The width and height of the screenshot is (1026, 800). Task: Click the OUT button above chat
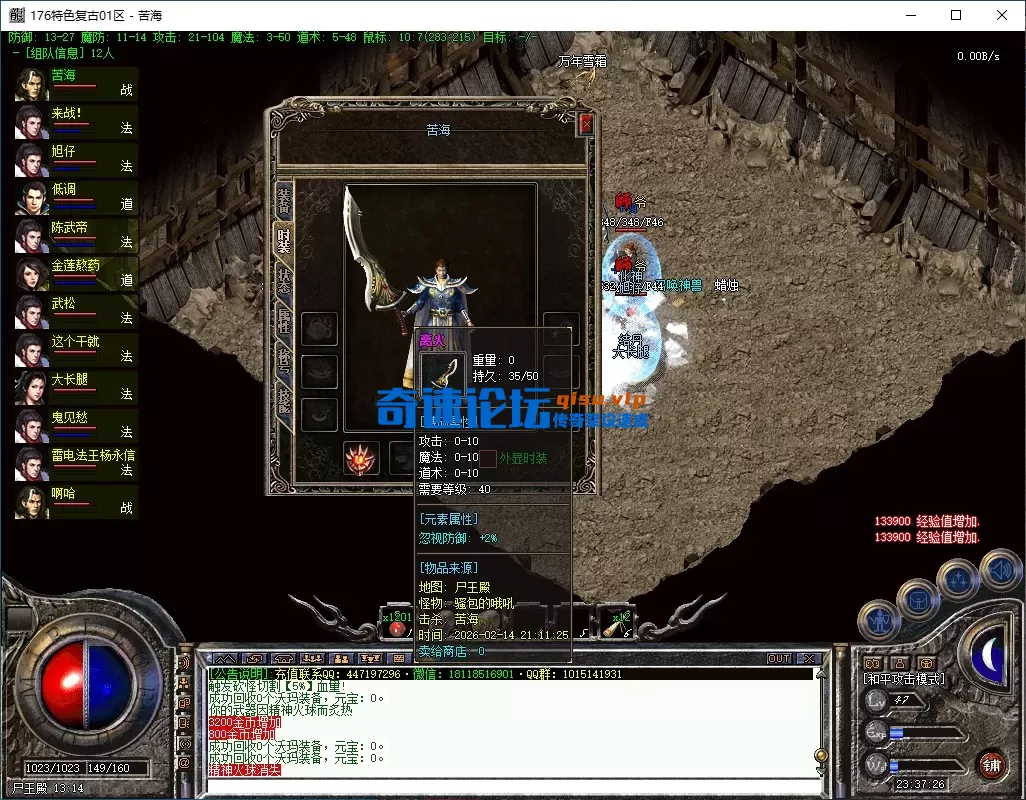pyautogui.click(x=779, y=659)
